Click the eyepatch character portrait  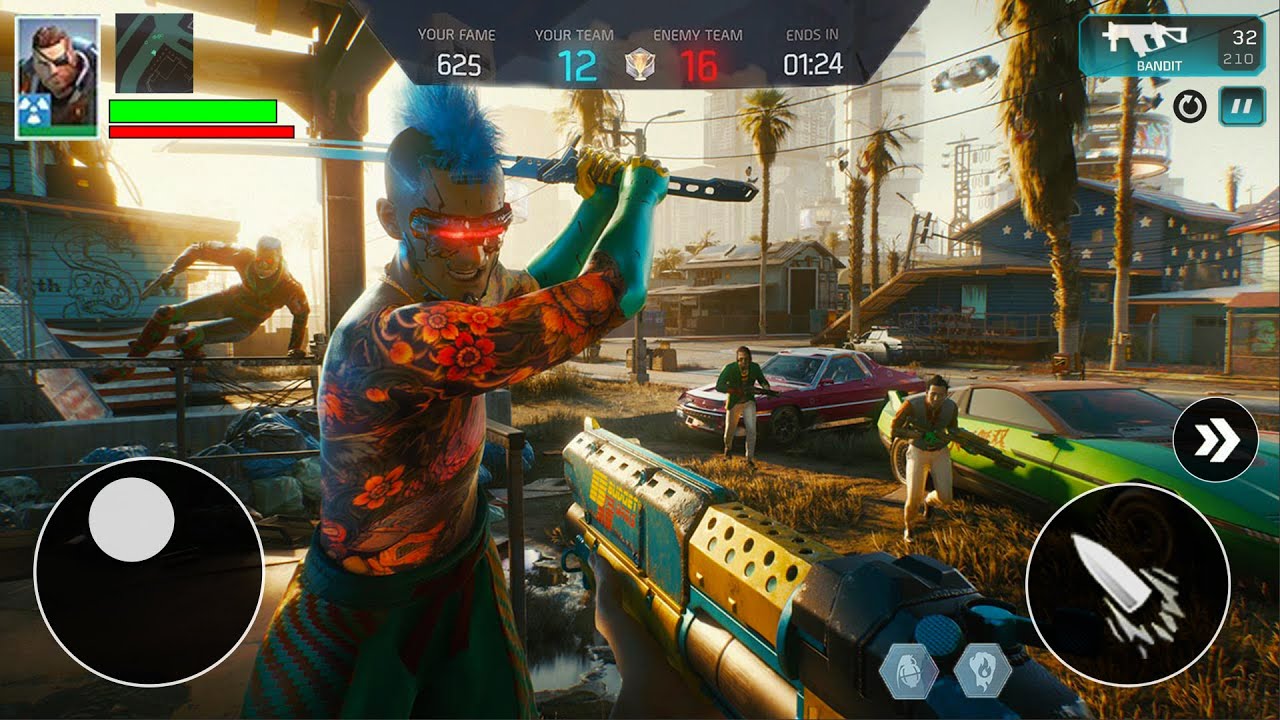click(x=57, y=77)
